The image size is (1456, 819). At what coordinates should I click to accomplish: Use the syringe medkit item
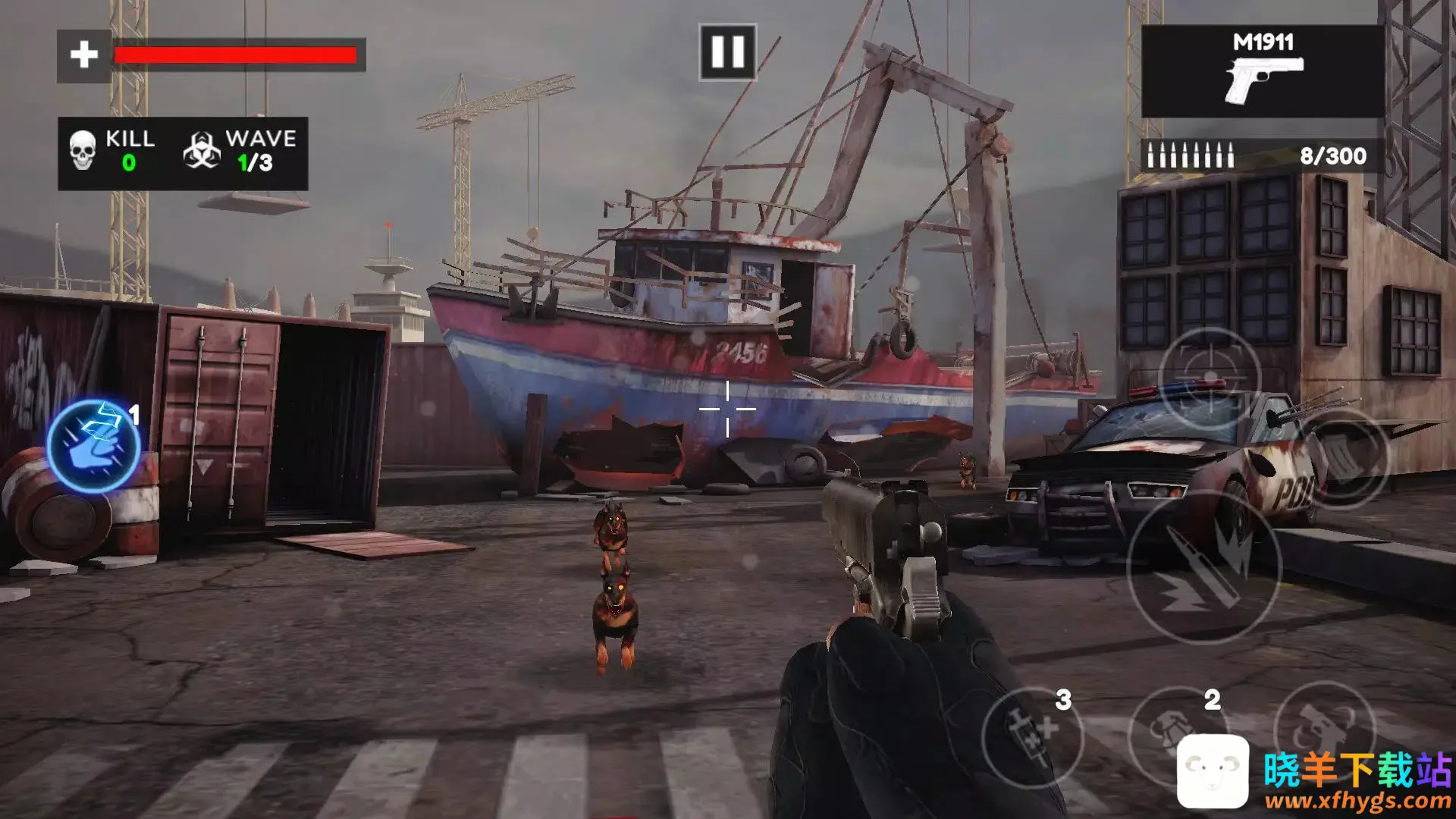tap(1032, 736)
